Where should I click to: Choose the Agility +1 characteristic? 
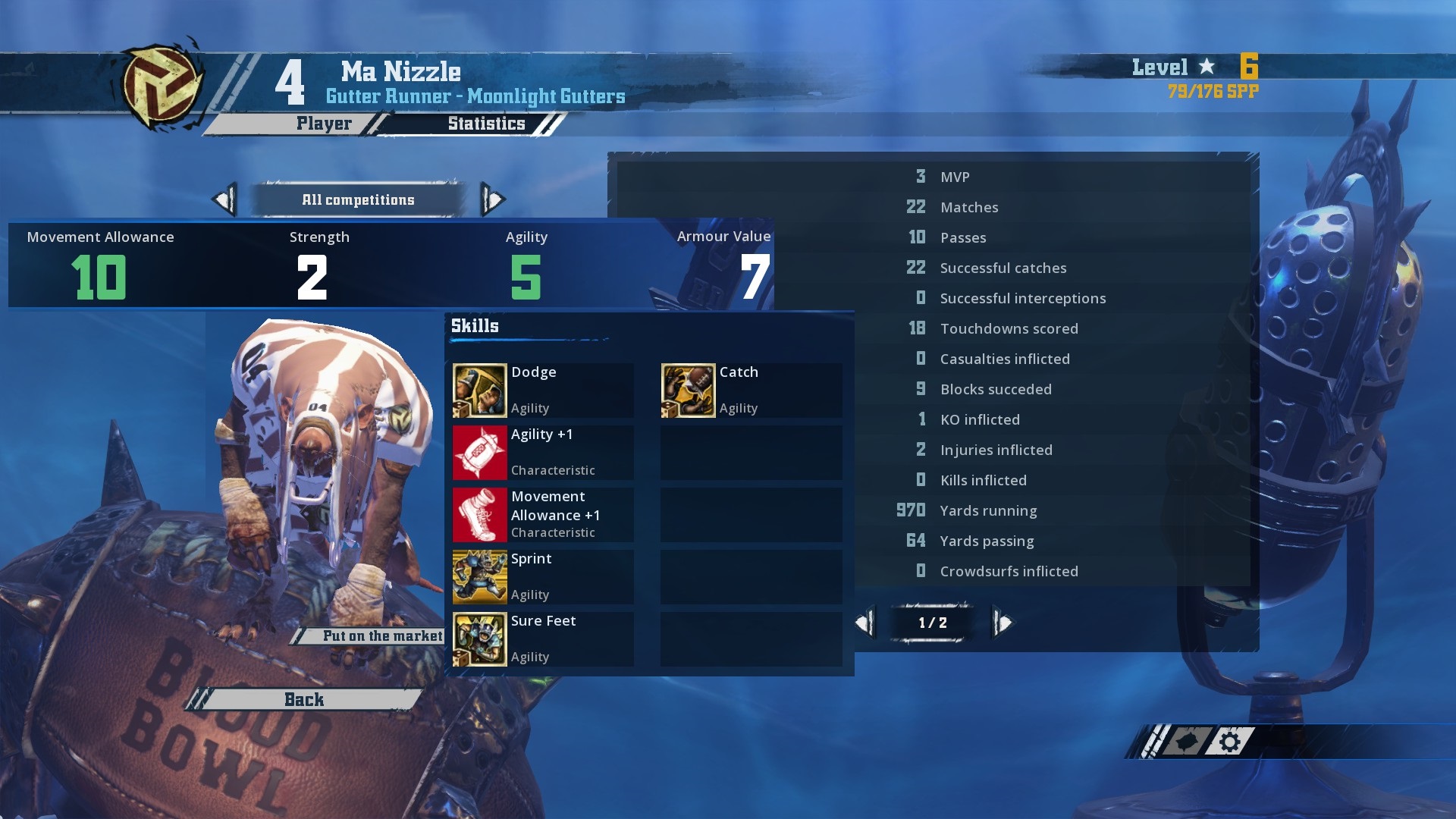click(x=542, y=452)
